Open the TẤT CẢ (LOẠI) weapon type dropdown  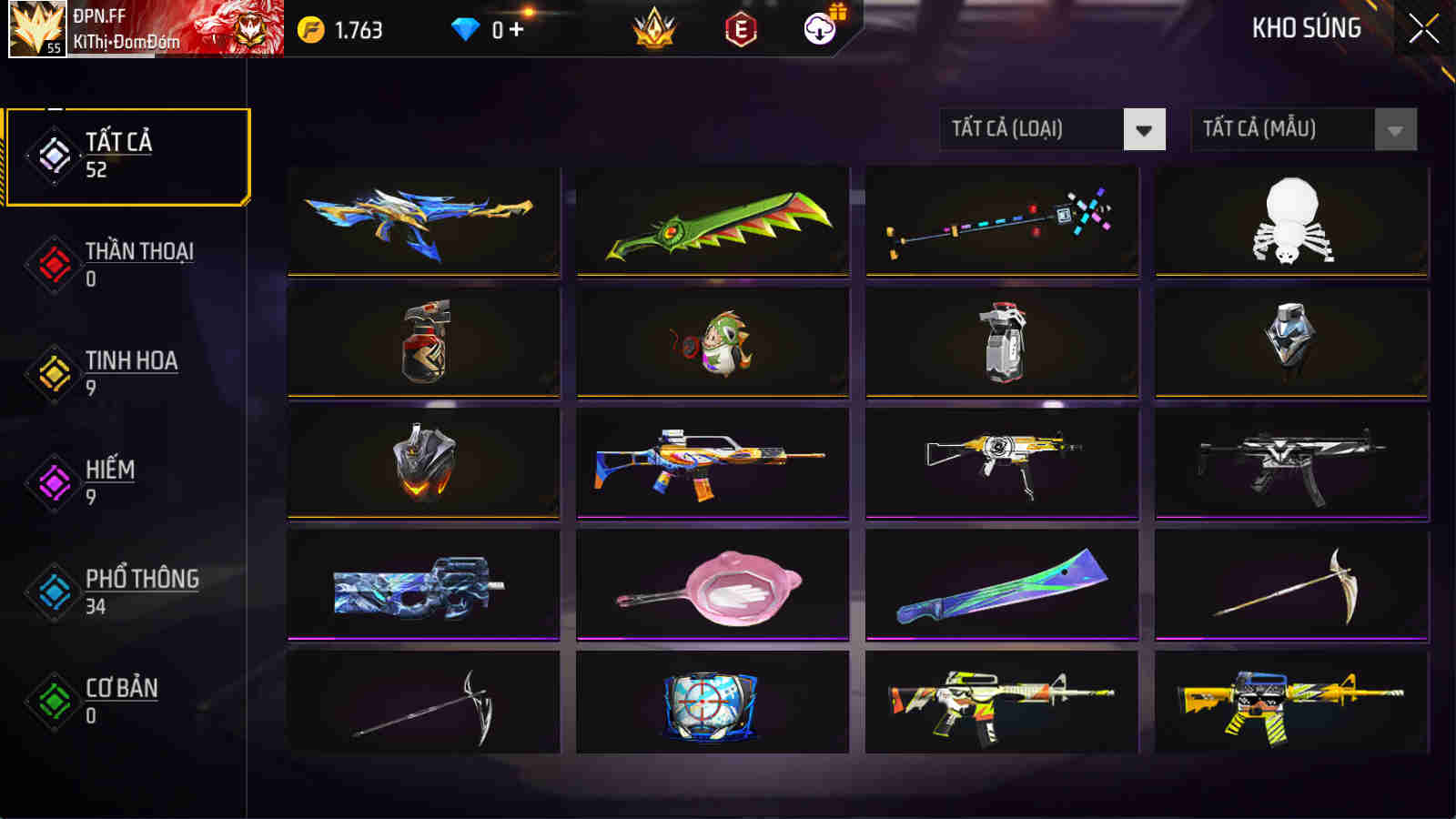1028,127
